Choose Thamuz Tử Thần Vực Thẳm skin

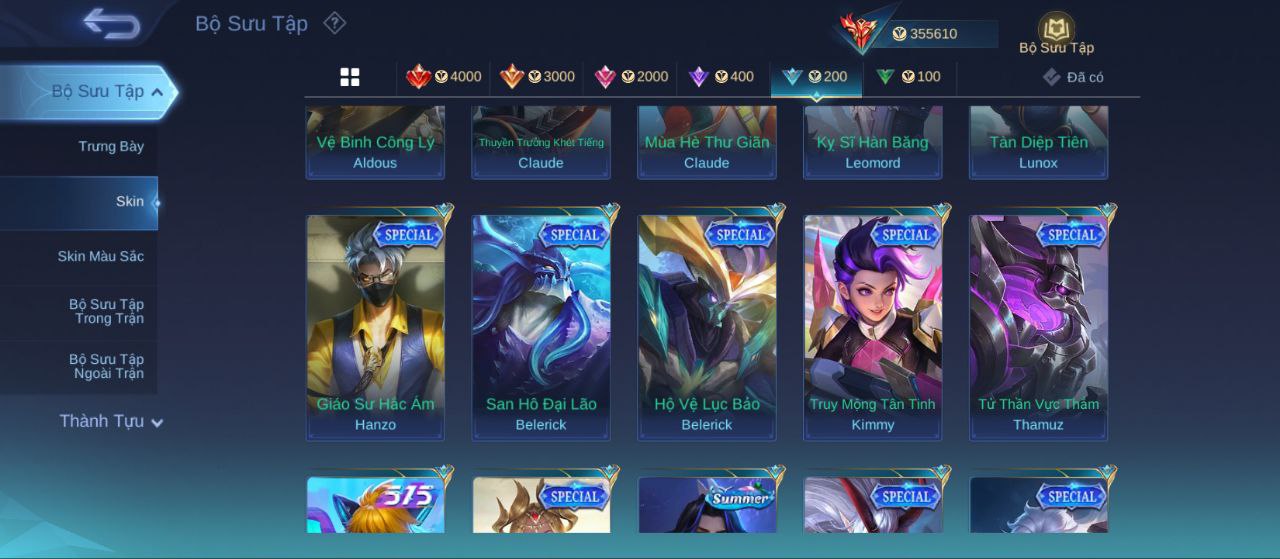point(1039,327)
